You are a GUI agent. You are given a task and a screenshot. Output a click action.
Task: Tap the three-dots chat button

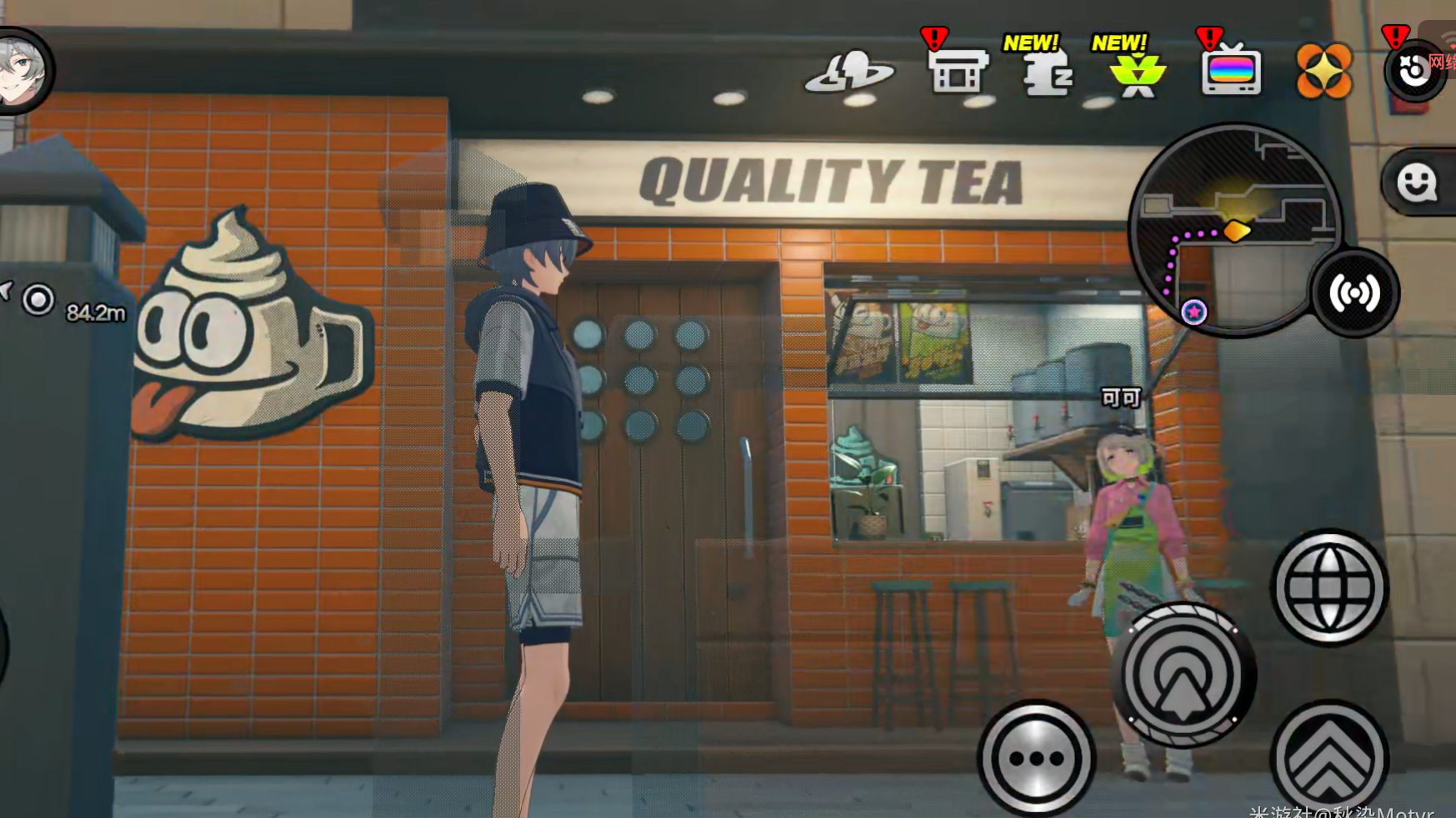tap(1036, 758)
